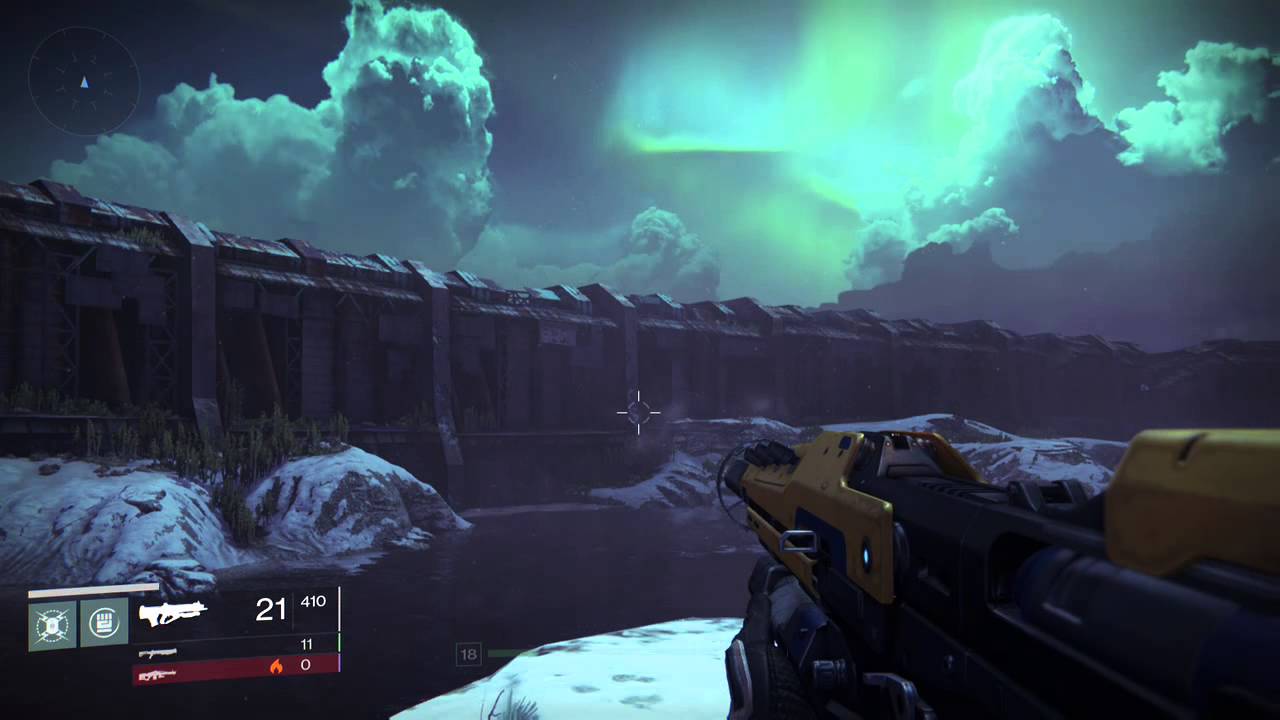Switch to the special weapon icon
Screen dimensions: 1280x720
click(158, 652)
